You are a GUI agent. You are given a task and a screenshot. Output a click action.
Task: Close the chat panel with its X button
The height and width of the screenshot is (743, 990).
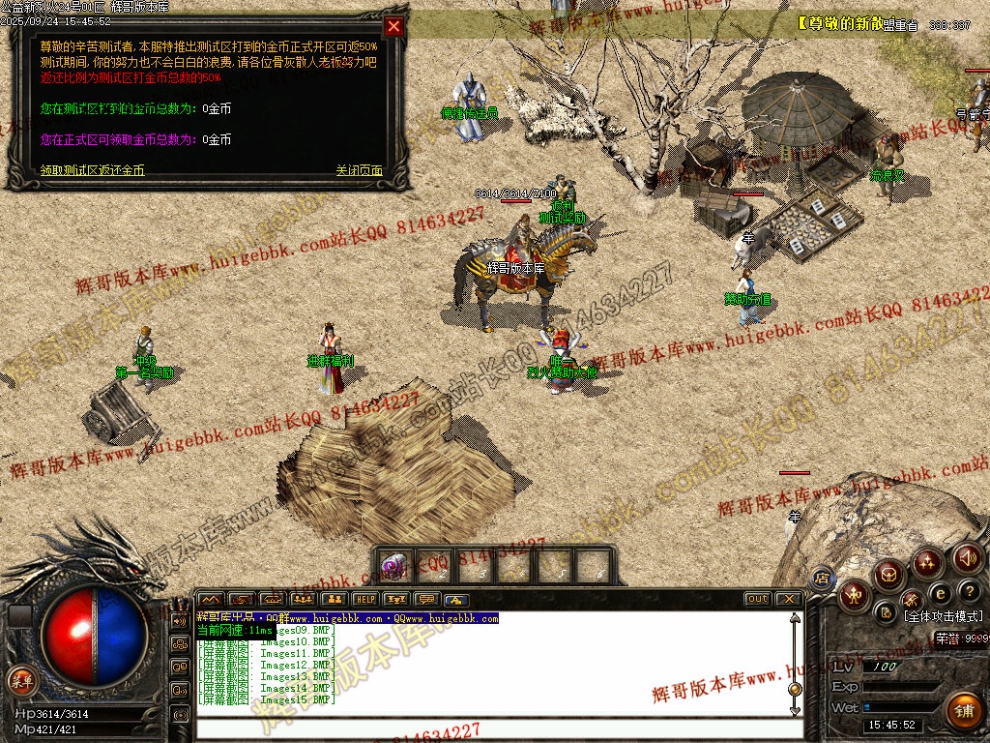[789, 599]
